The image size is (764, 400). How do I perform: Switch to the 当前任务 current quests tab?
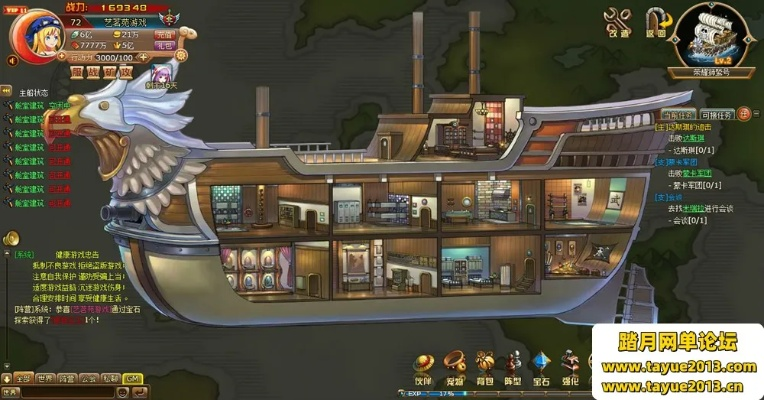676,115
